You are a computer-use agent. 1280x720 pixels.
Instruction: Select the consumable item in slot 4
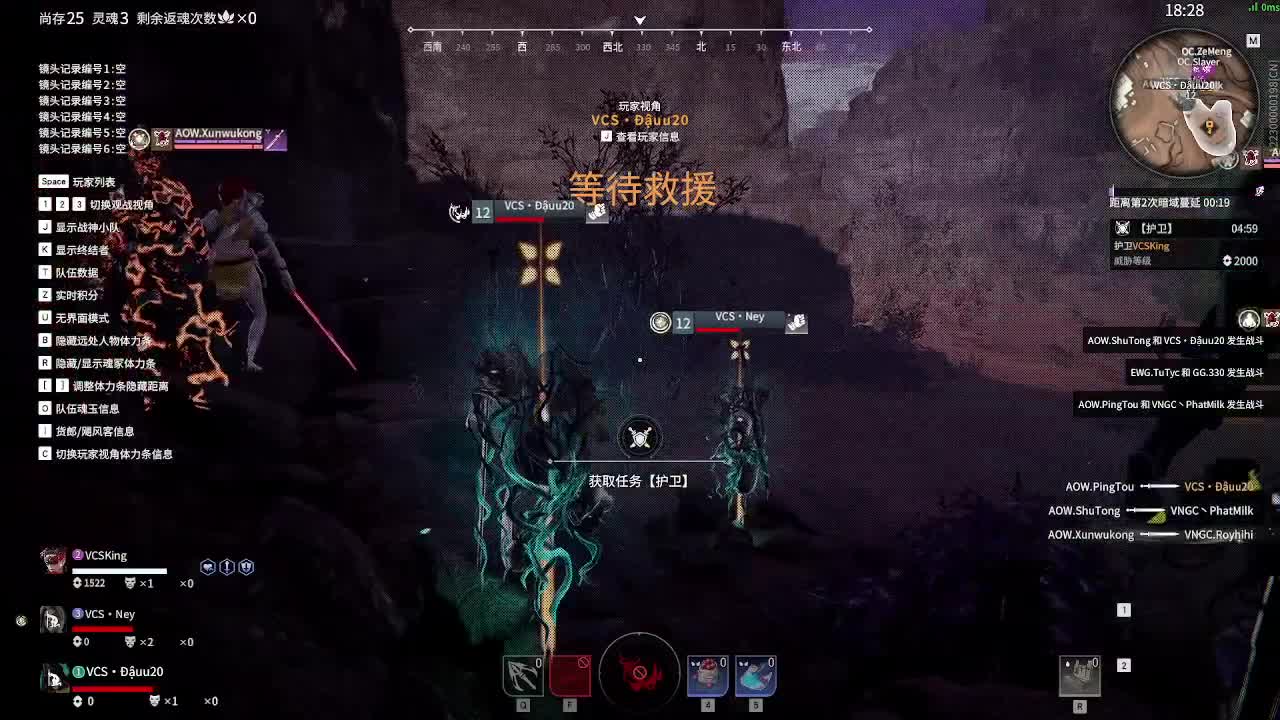(707, 675)
